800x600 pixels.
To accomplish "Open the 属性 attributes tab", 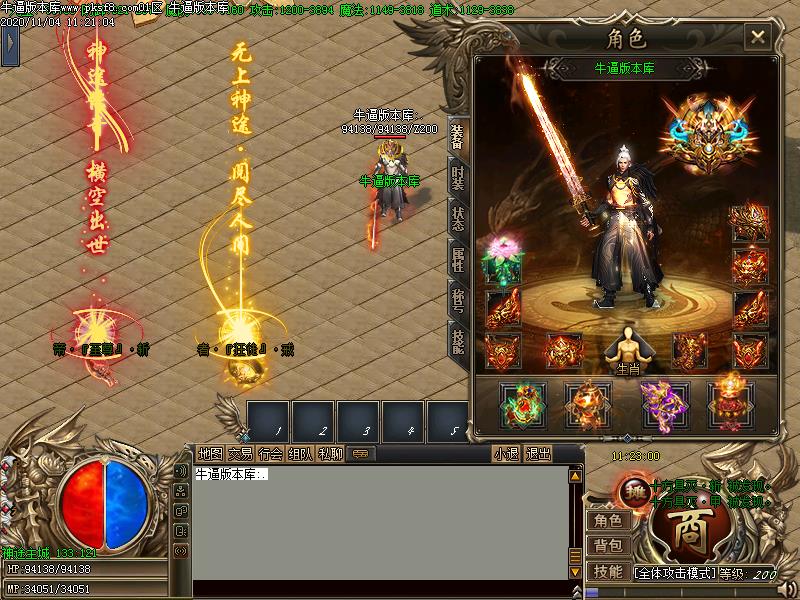I will pos(457,261).
